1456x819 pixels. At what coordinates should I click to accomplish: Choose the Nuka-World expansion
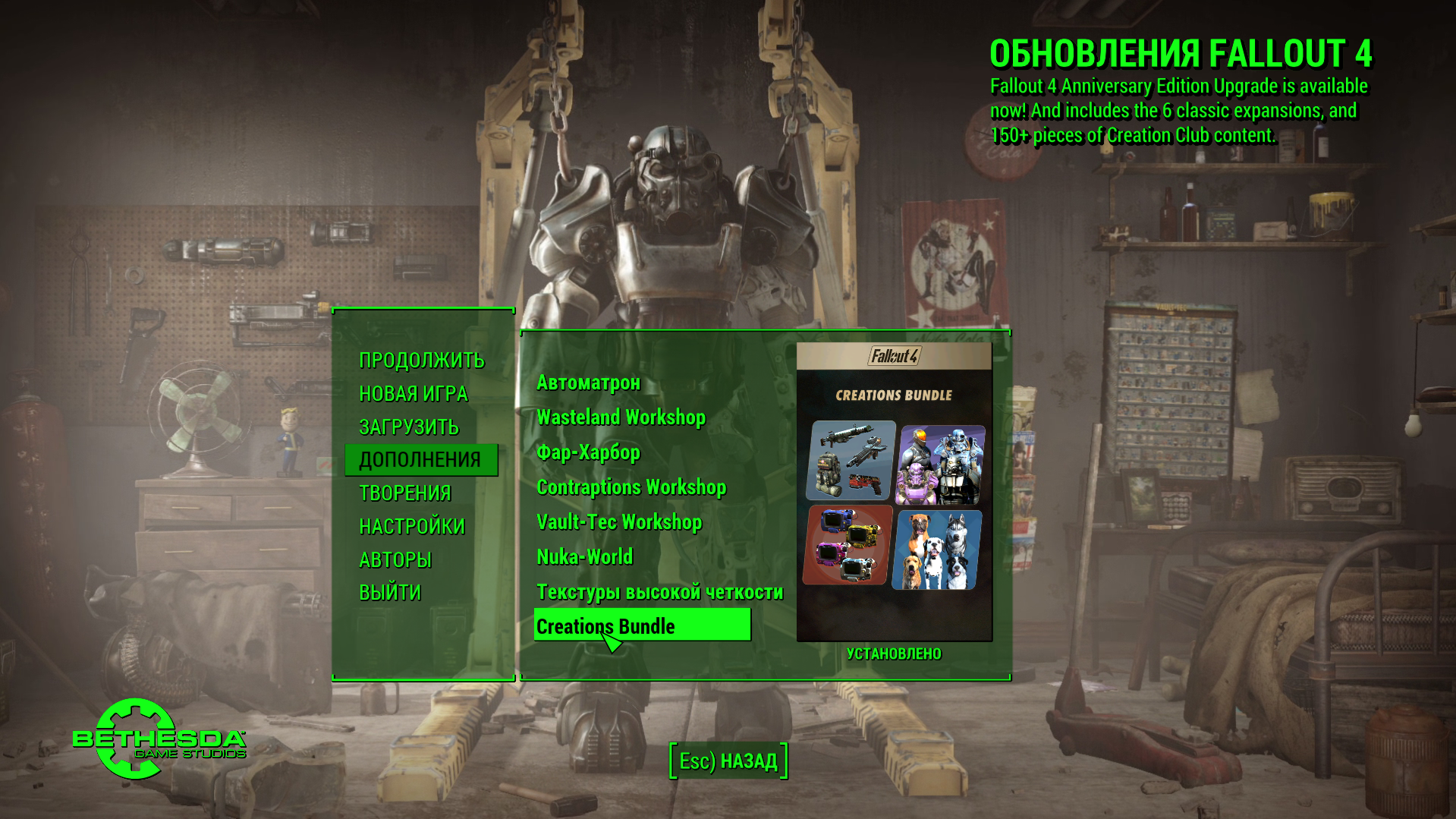[584, 557]
